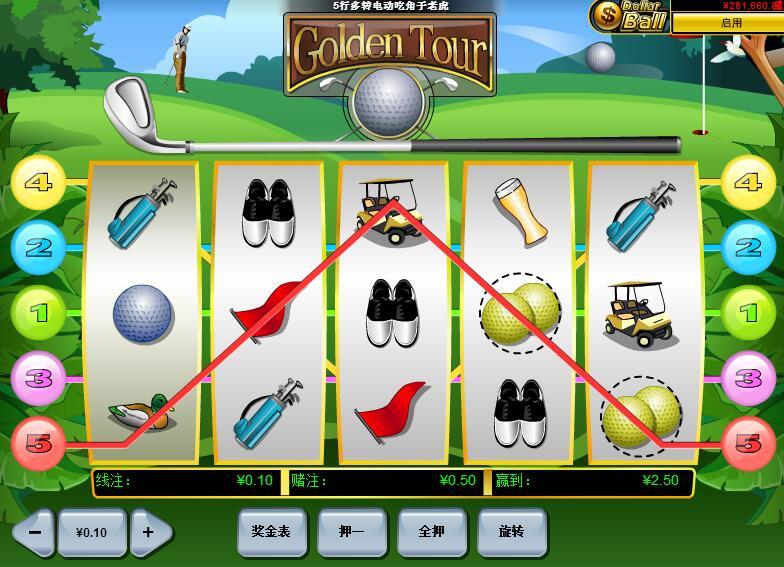Activate the pink payline 3 ball on the right

(748, 378)
